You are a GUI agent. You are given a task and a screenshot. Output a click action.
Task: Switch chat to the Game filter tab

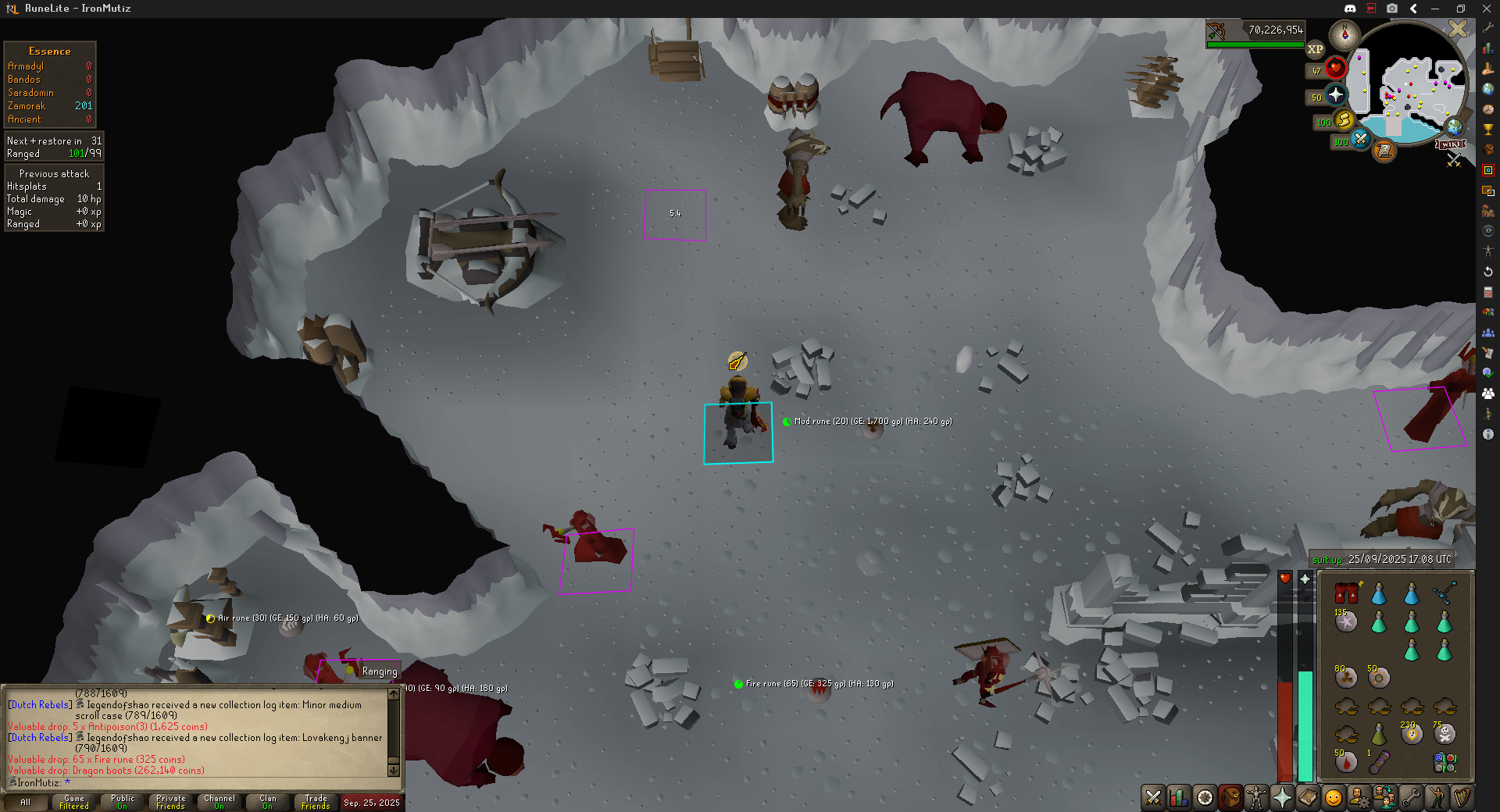click(74, 802)
